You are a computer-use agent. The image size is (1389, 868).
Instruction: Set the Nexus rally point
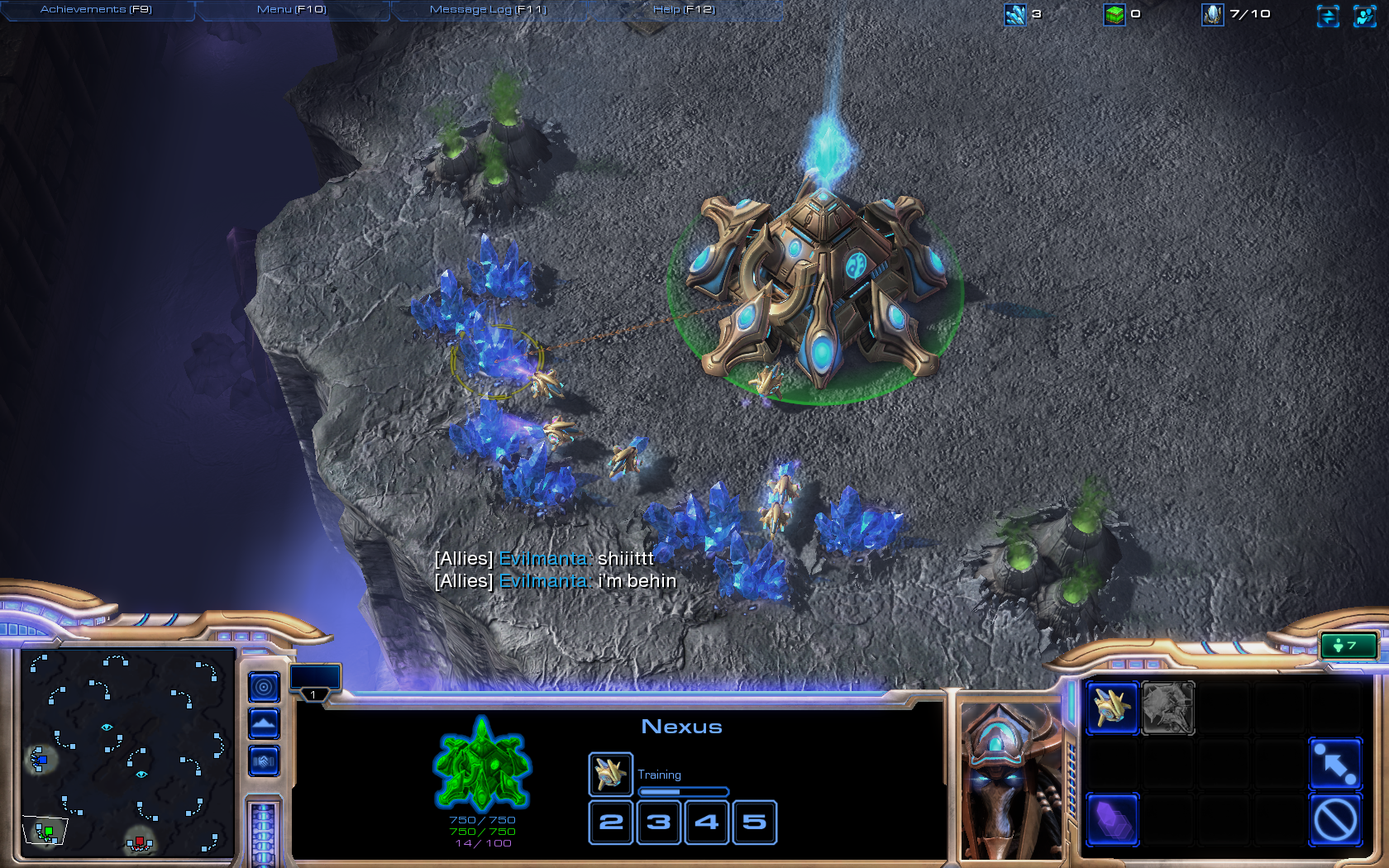pos(1334,764)
